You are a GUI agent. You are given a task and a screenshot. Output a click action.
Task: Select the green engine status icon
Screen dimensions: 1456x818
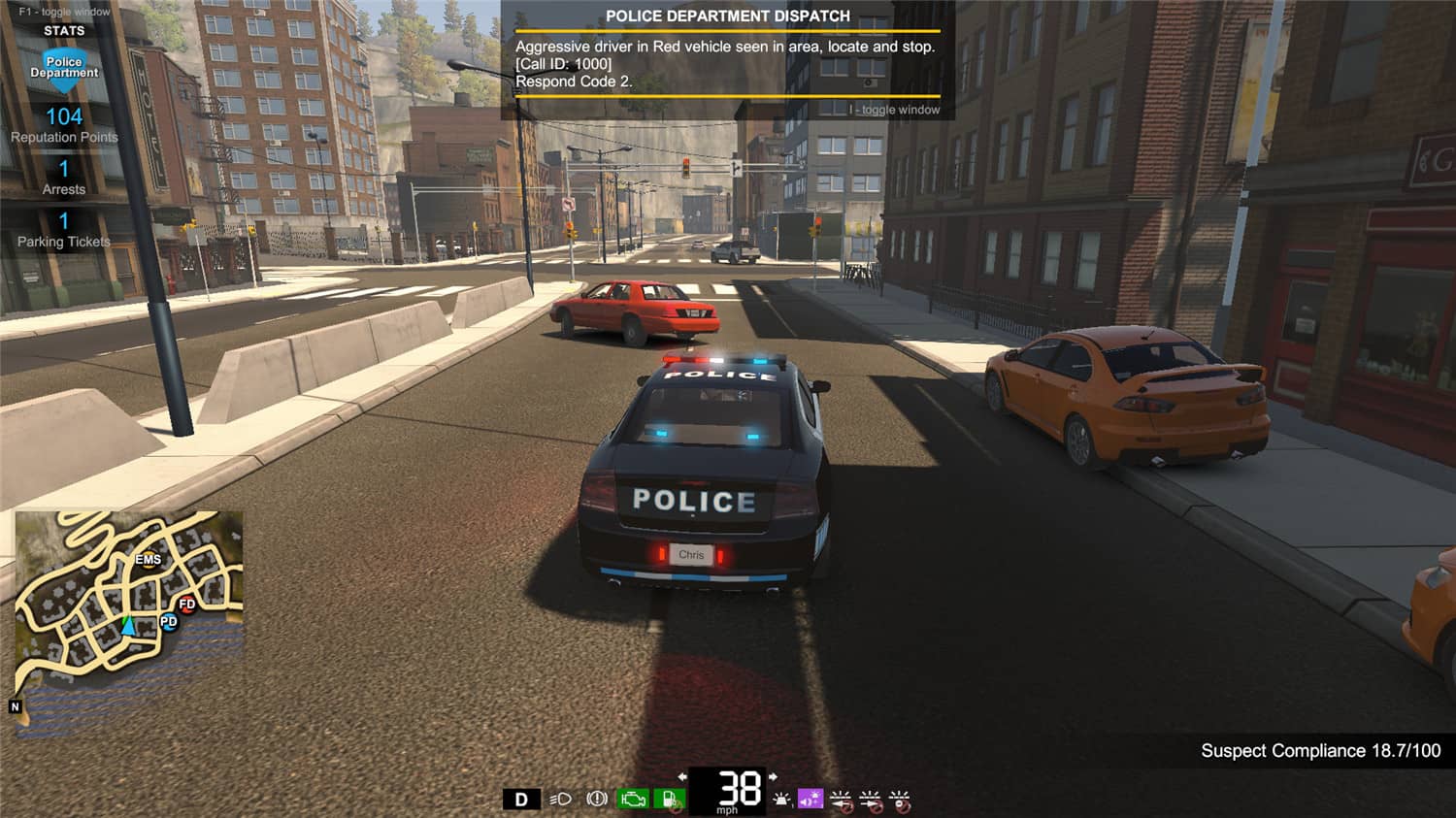click(633, 798)
